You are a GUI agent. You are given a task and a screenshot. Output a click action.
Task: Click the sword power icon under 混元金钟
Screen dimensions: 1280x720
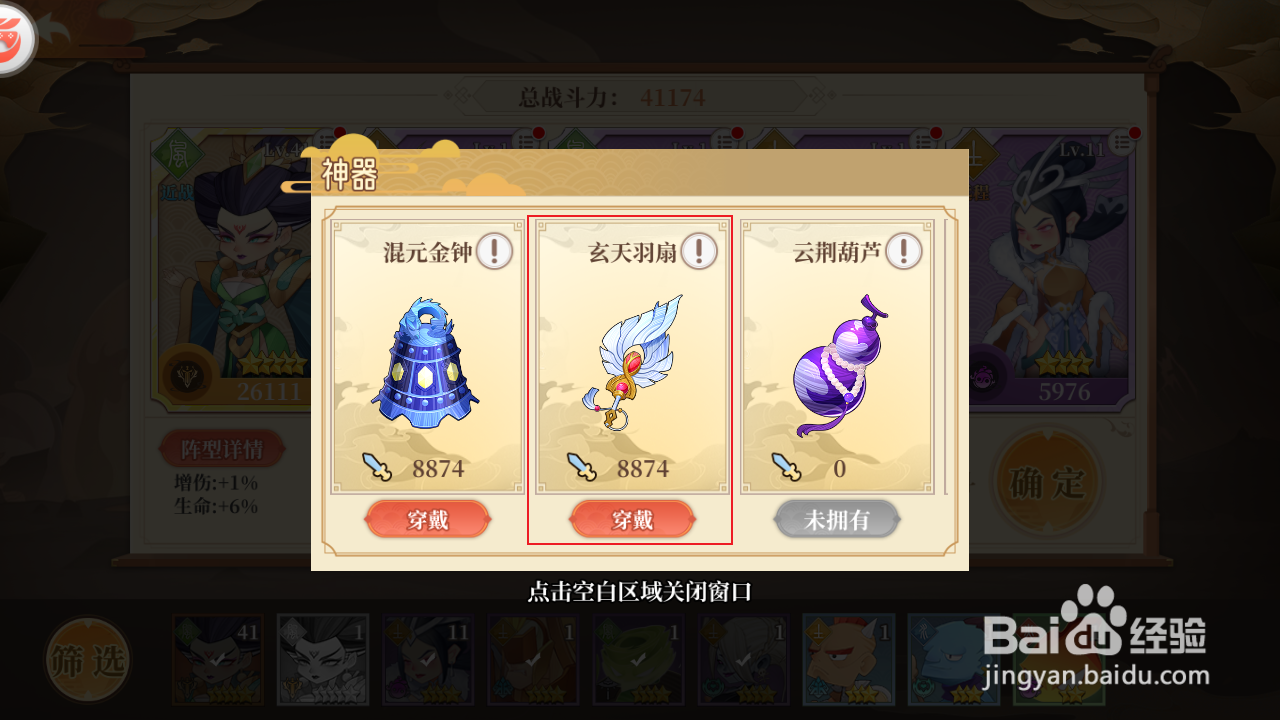pyautogui.click(x=376, y=466)
